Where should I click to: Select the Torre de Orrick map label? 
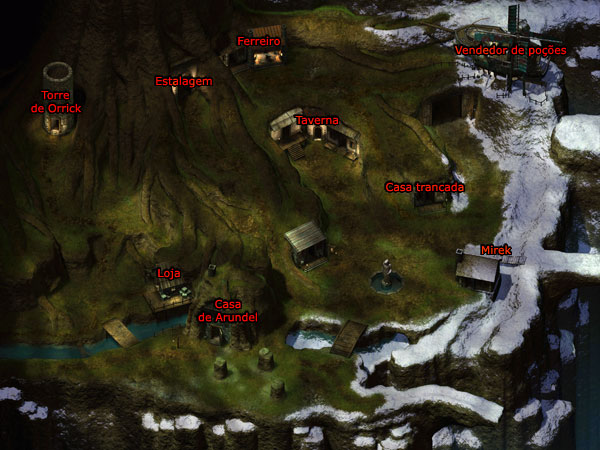pos(55,101)
